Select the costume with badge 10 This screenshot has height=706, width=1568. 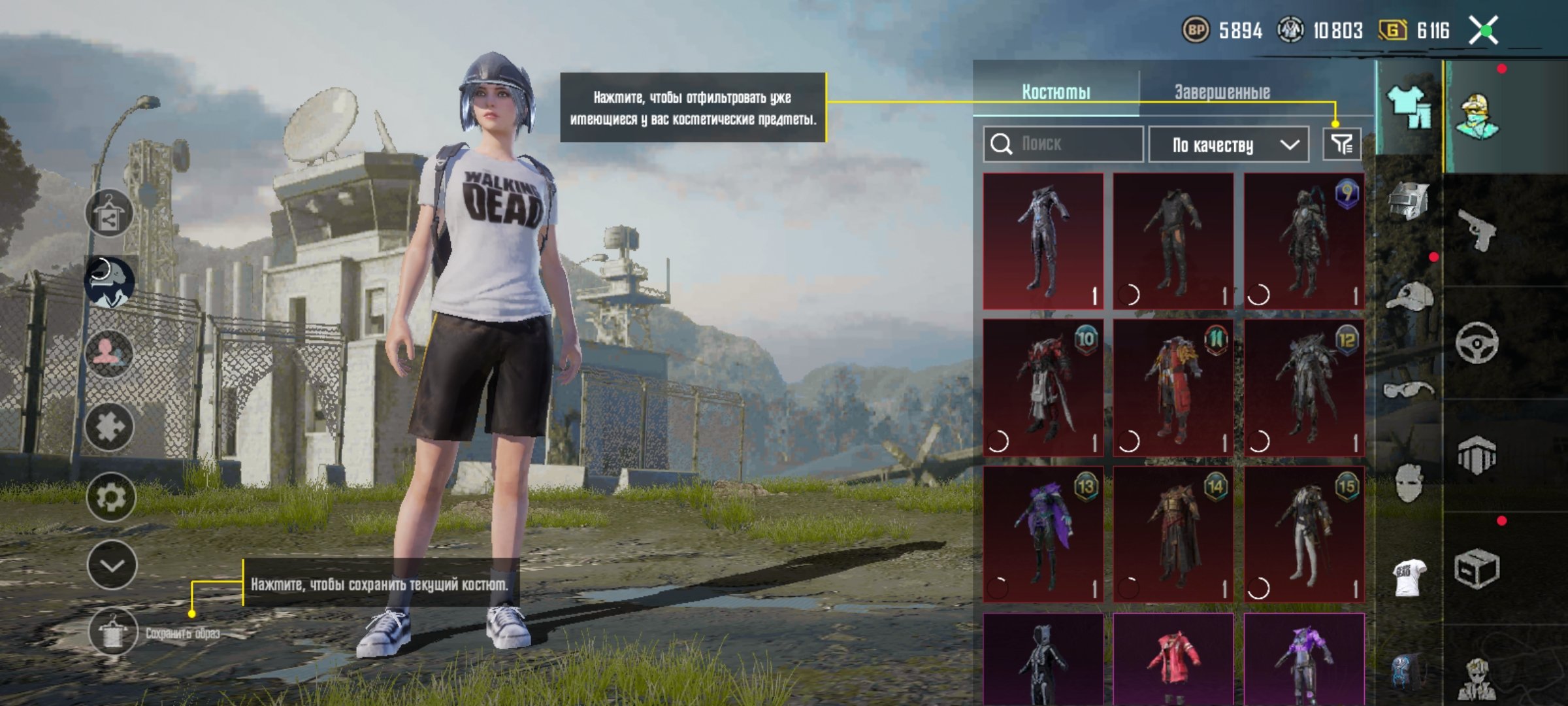[1043, 388]
